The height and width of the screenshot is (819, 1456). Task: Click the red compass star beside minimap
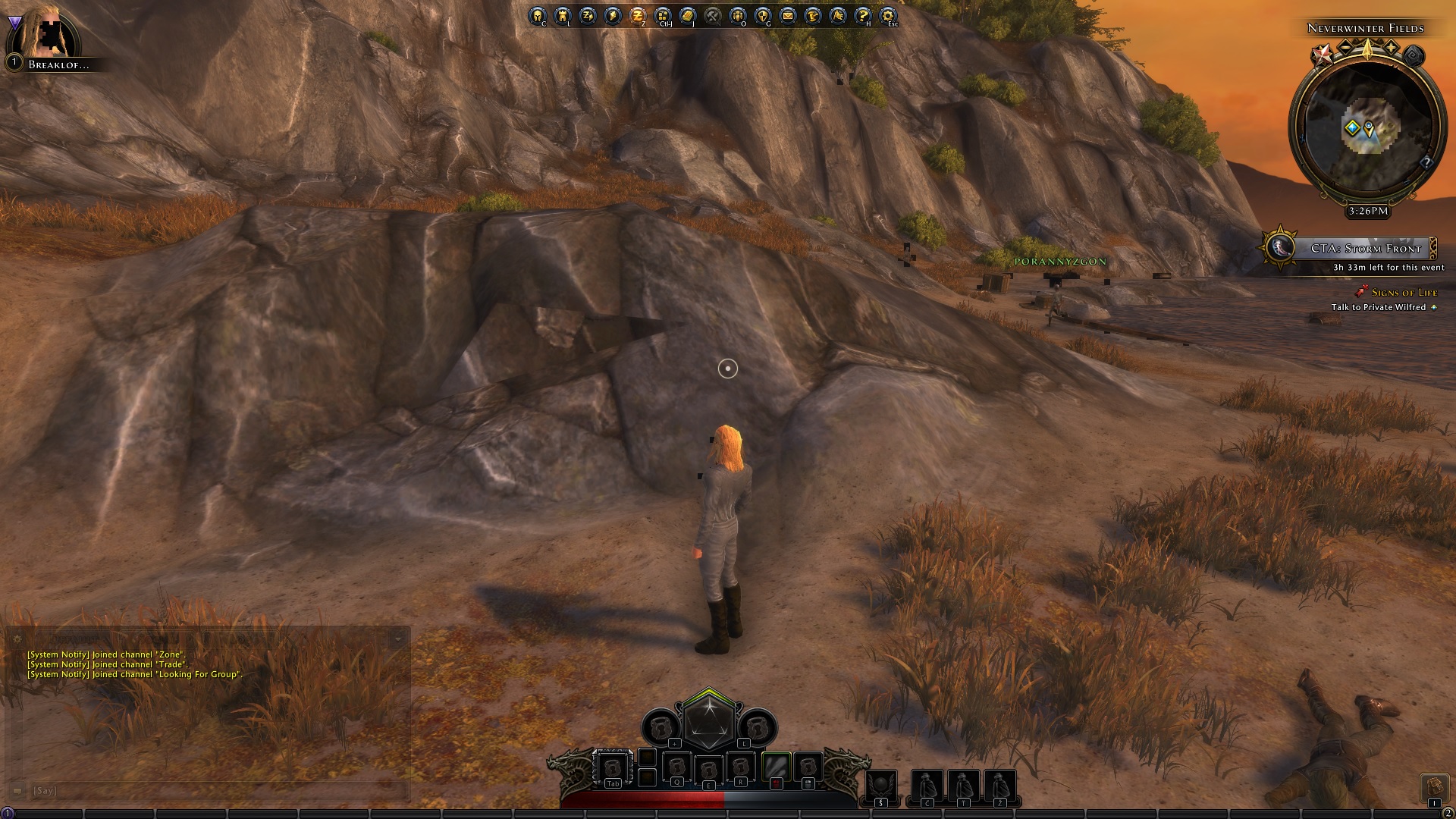point(1323,53)
